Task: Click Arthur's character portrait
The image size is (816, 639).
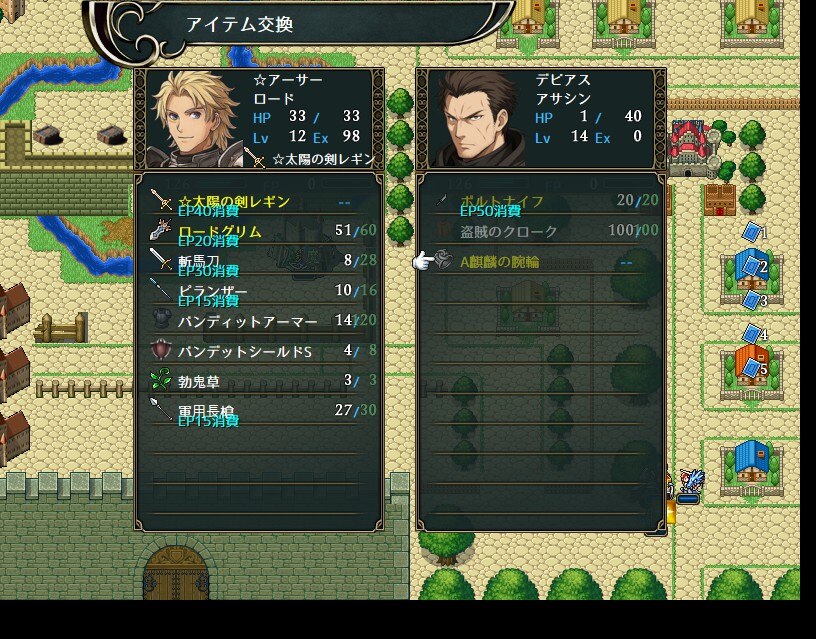Action: pyautogui.click(x=192, y=119)
